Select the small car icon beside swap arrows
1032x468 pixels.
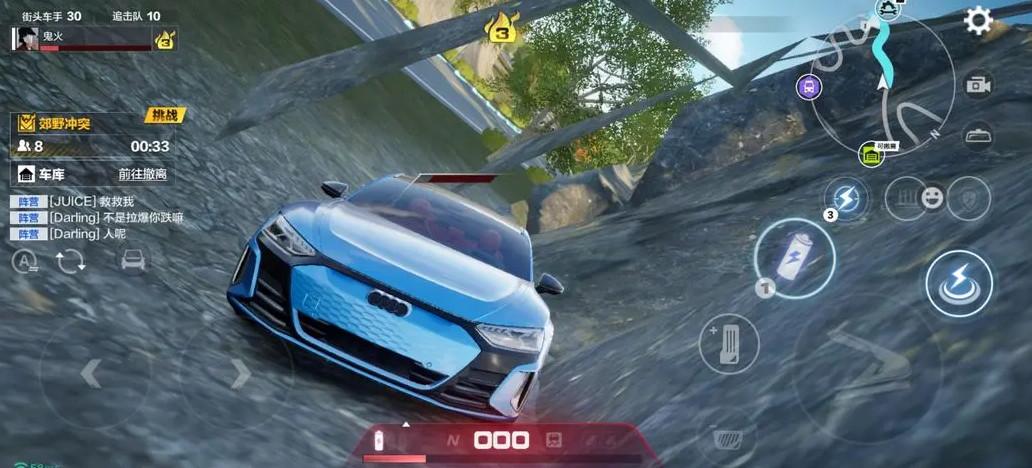pyautogui.click(x=132, y=261)
